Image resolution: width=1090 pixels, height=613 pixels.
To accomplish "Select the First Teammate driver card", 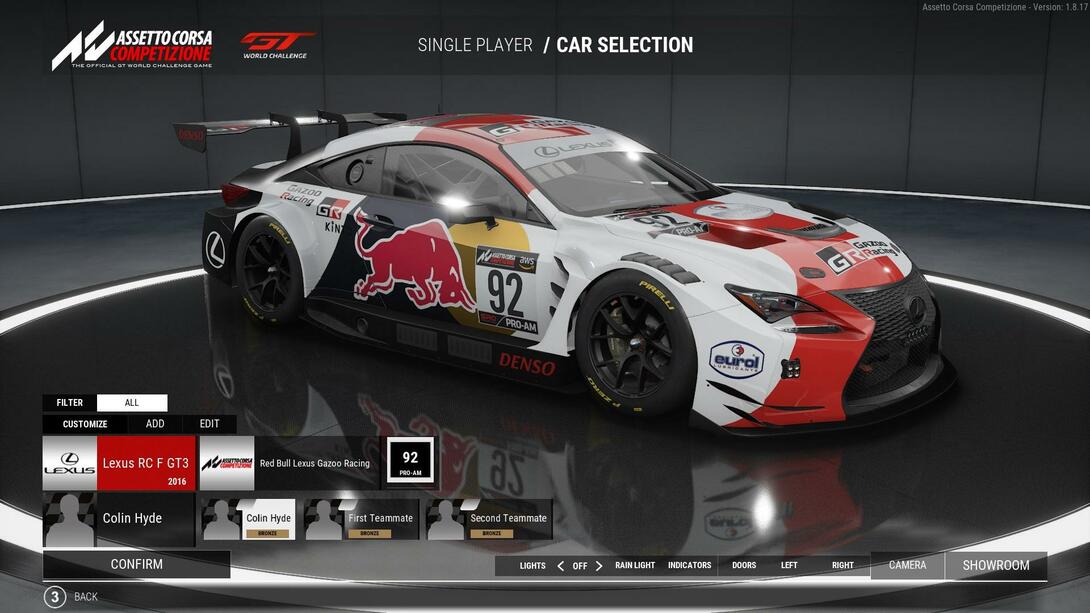I will tap(362, 520).
